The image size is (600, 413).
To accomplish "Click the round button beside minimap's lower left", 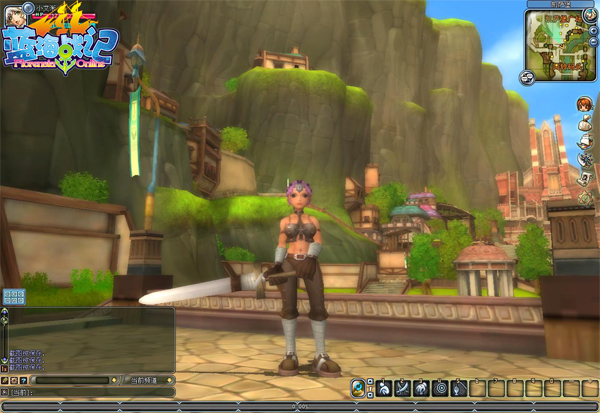I will coord(527,75).
